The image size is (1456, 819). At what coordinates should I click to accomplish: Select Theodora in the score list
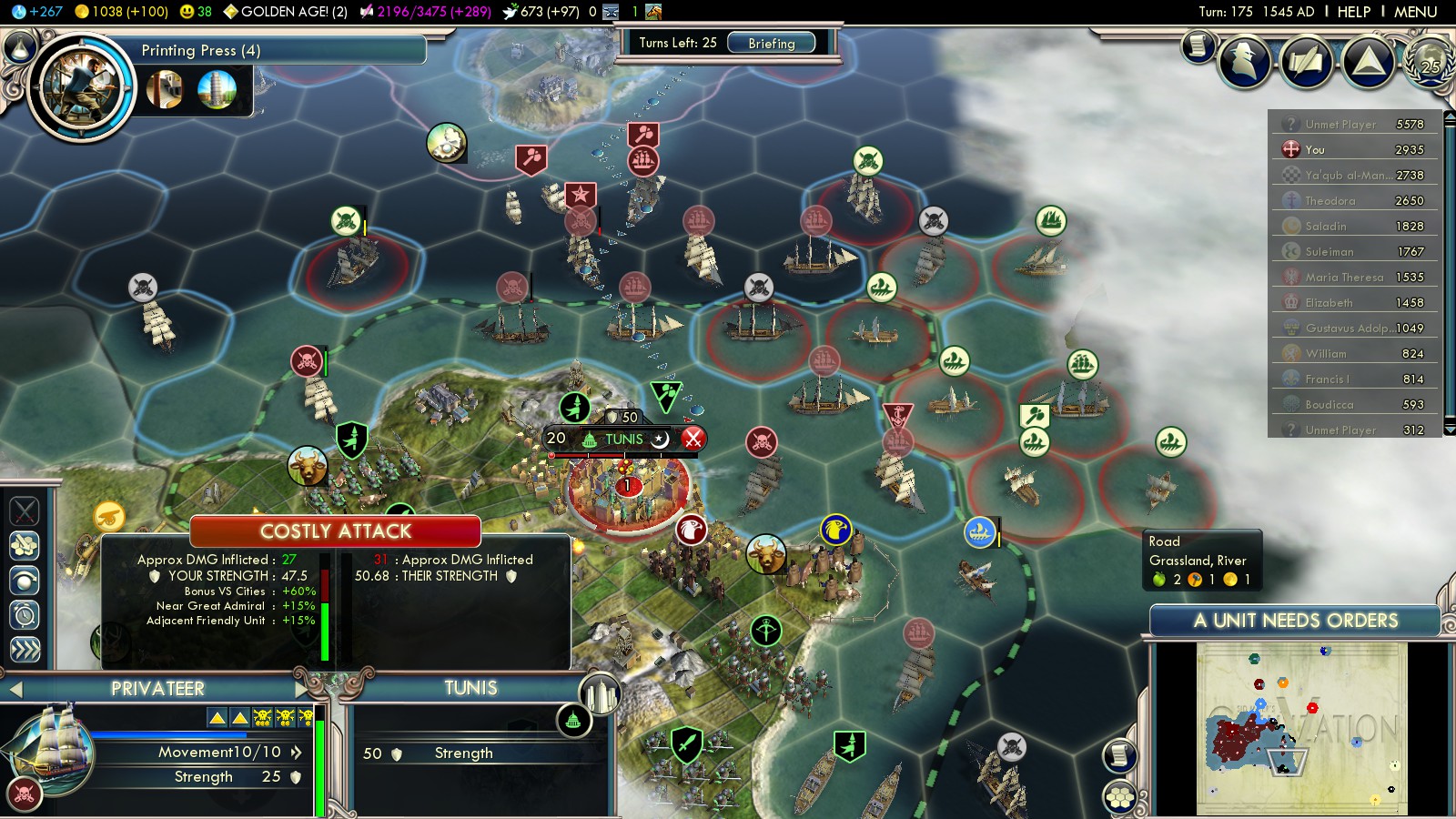click(1330, 200)
